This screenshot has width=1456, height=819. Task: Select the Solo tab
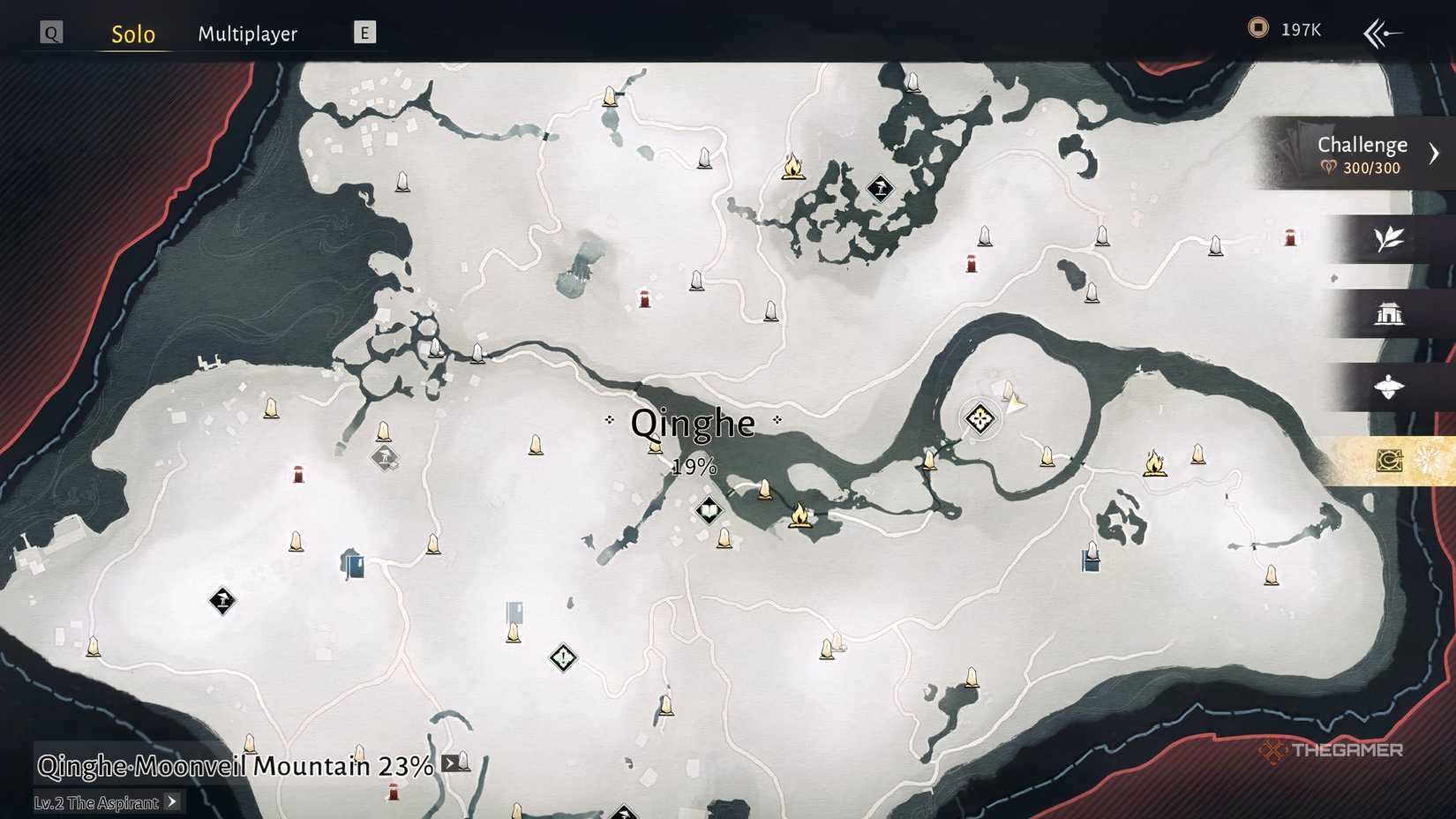(131, 33)
